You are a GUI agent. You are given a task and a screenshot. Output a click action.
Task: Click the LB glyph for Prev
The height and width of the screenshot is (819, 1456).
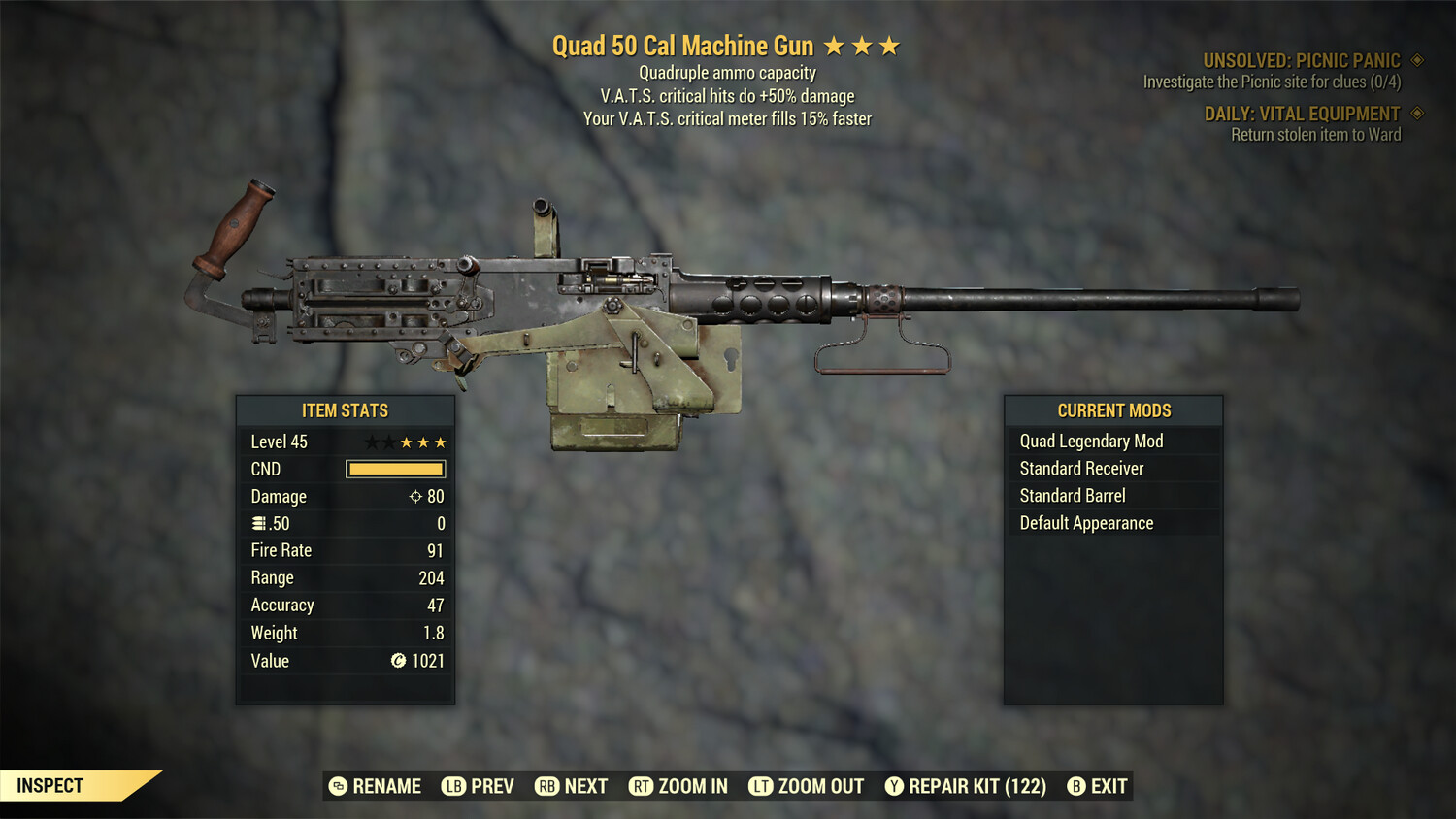coord(452,786)
